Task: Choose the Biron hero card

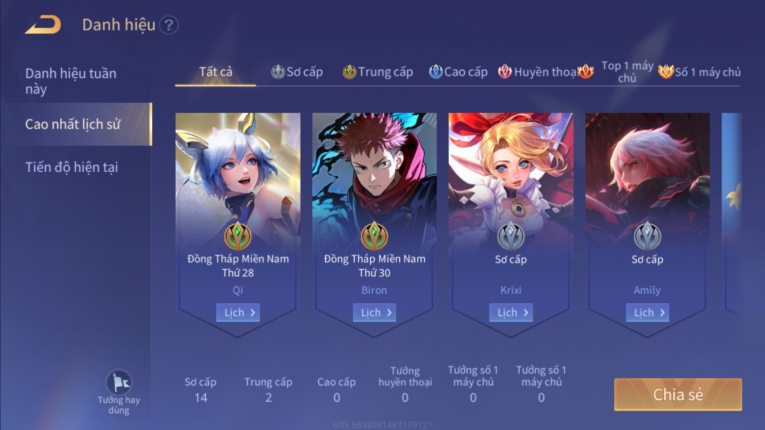Action: coord(374,200)
